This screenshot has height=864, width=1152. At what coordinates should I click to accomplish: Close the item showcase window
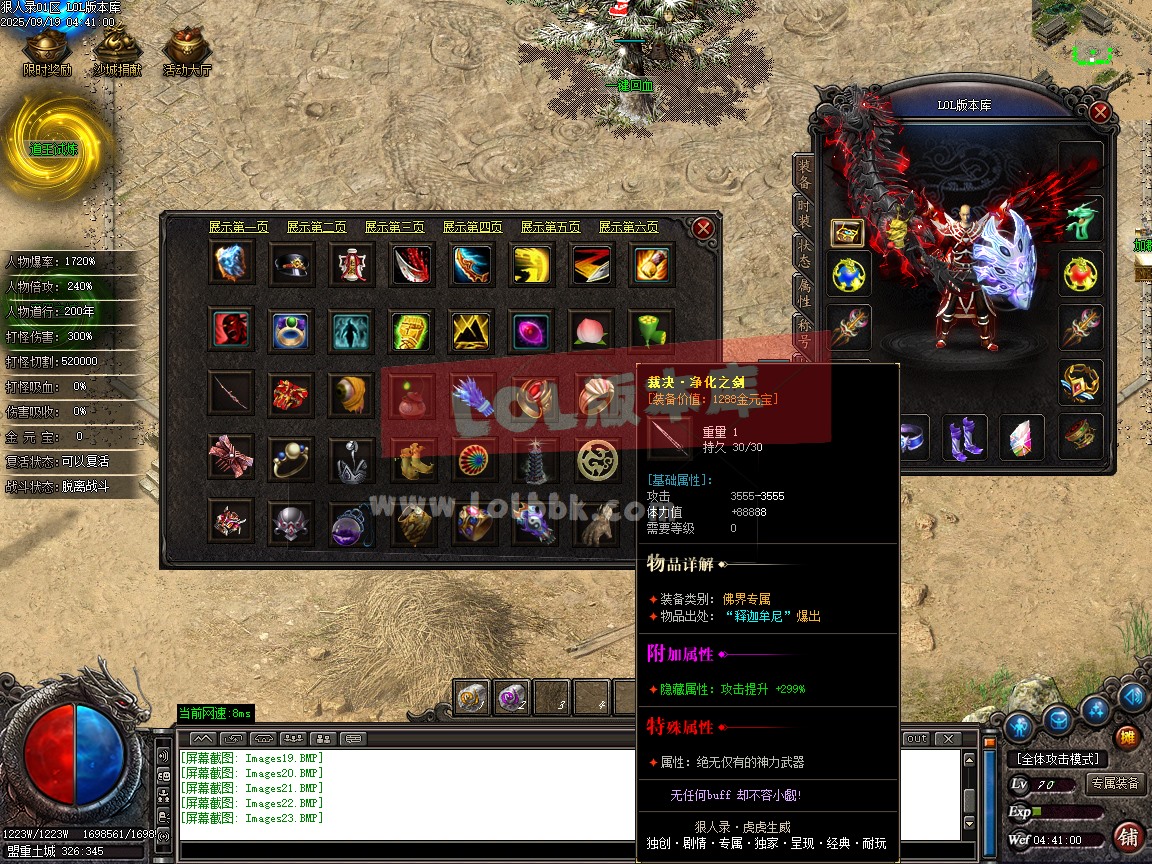pyautogui.click(x=703, y=228)
